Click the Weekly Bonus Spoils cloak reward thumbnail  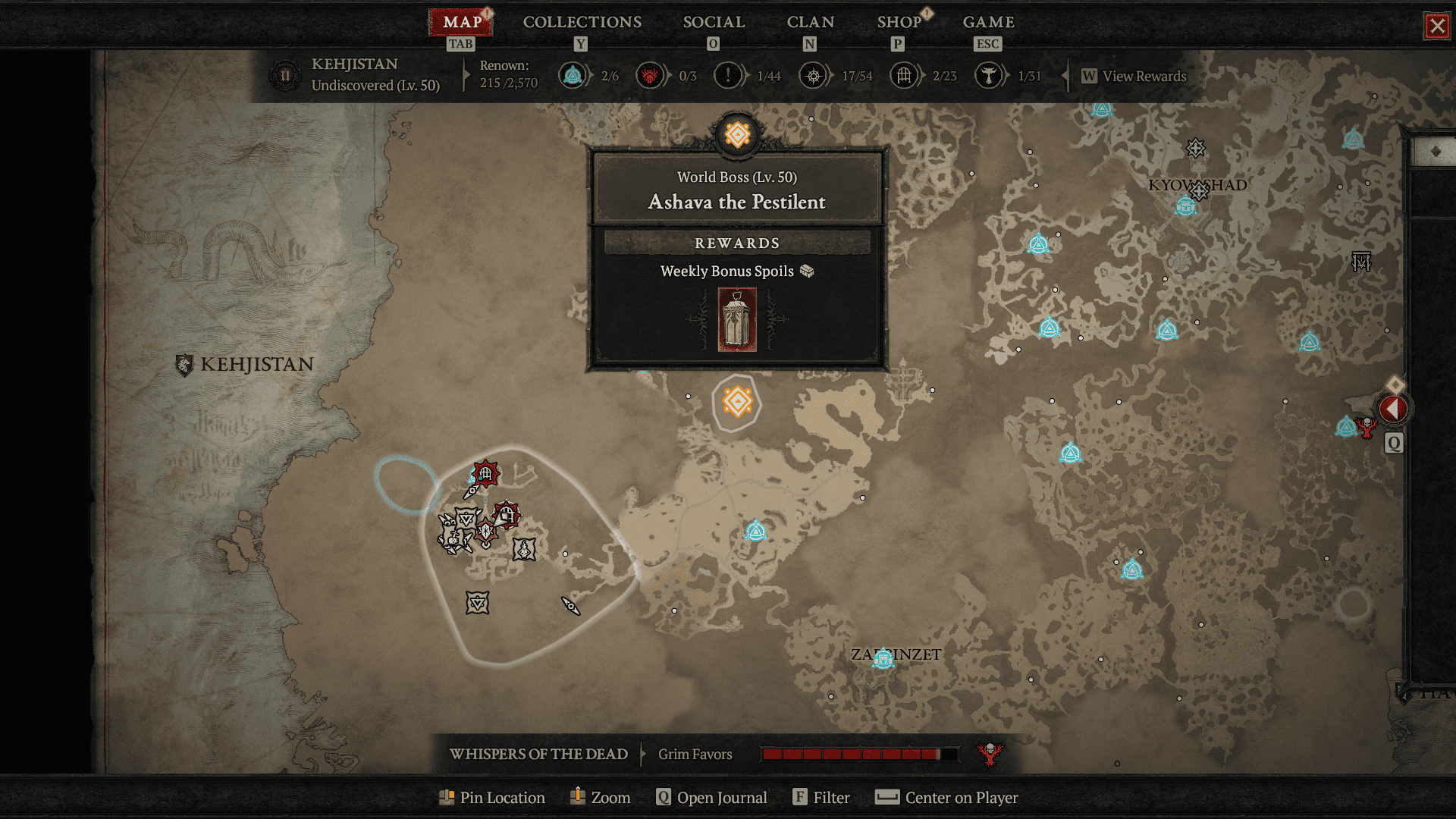(x=736, y=319)
